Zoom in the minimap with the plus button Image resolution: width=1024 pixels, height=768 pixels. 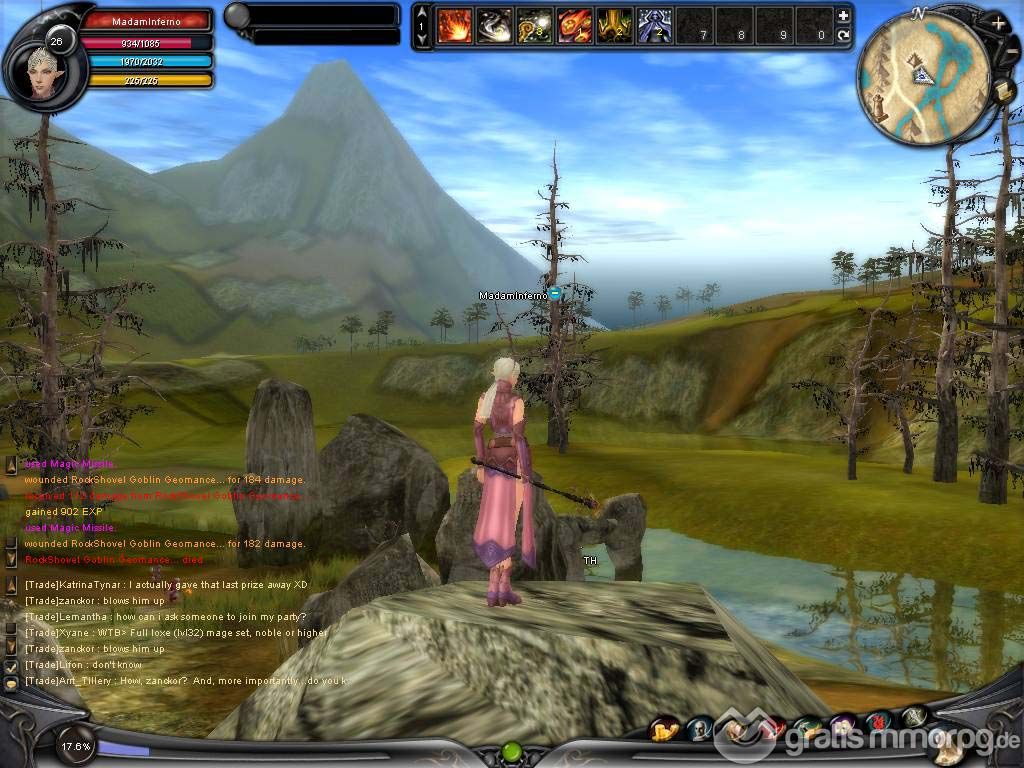coord(998,22)
